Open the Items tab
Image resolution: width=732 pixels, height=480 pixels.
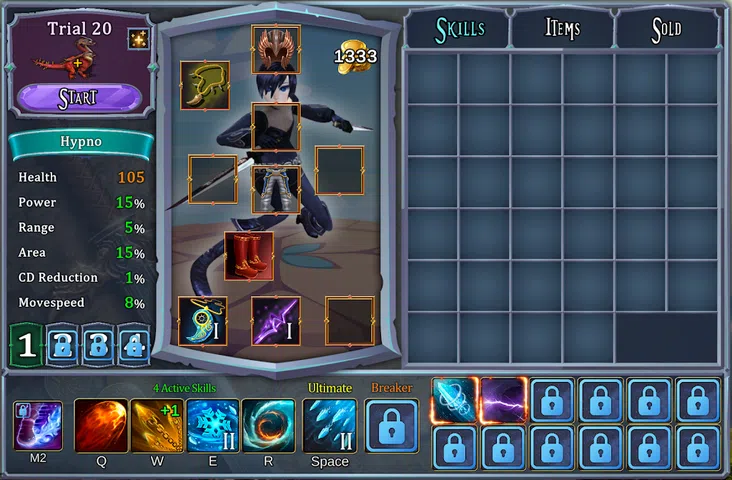click(562, 29)
